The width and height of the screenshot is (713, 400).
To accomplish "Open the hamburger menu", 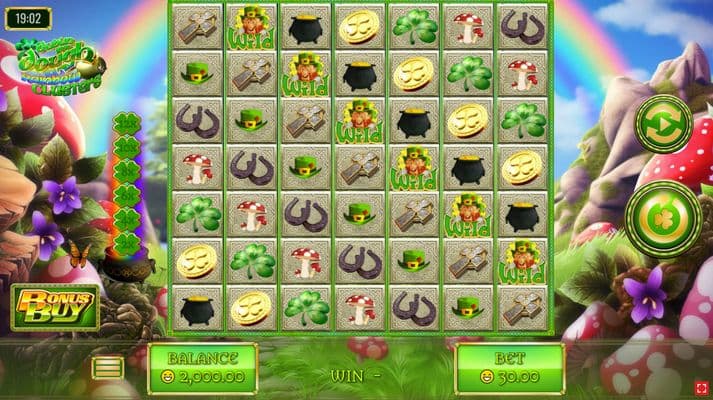I will [x=108, y=368].
